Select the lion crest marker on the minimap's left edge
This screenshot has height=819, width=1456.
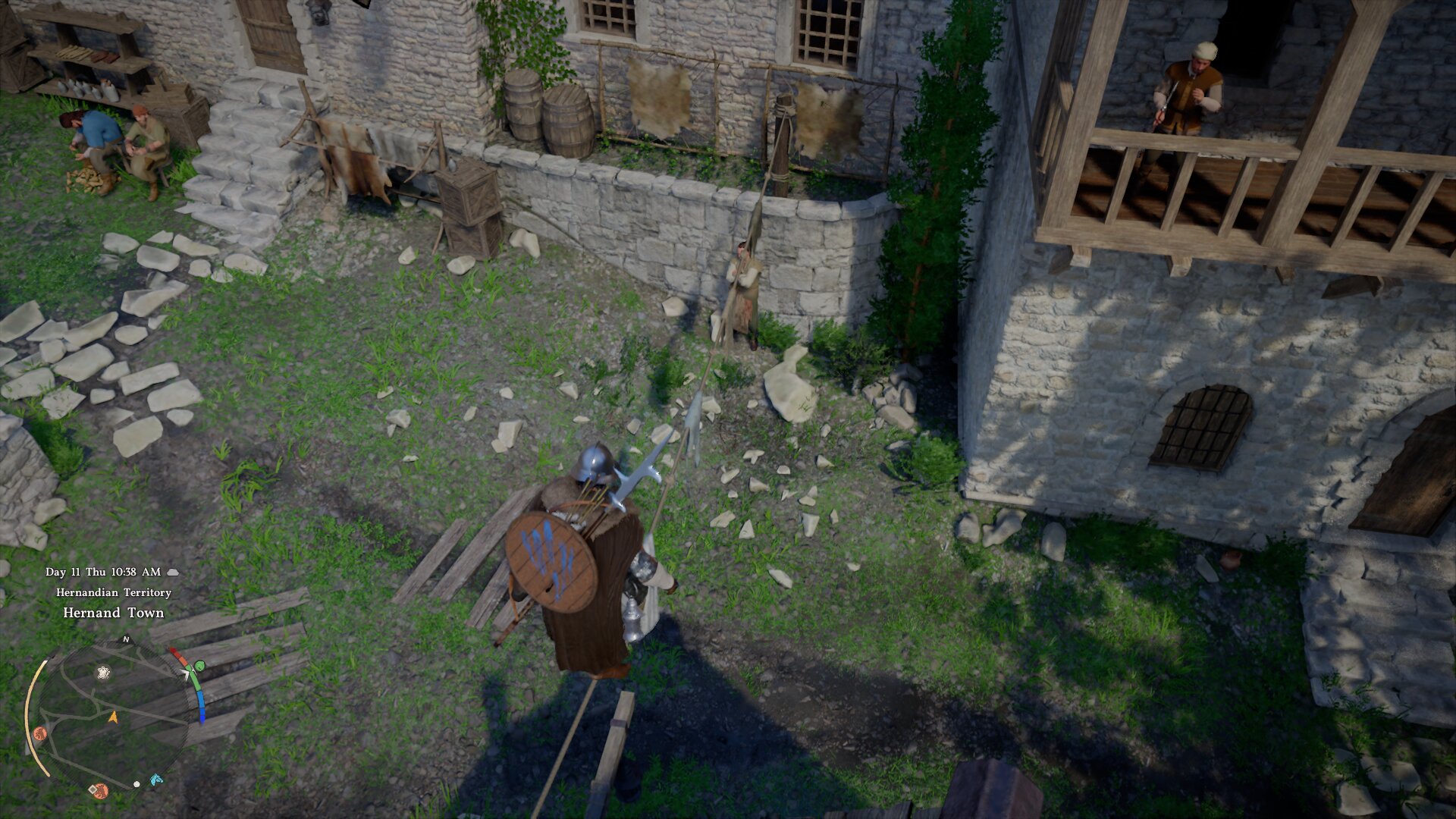click(x=40, y=733)
